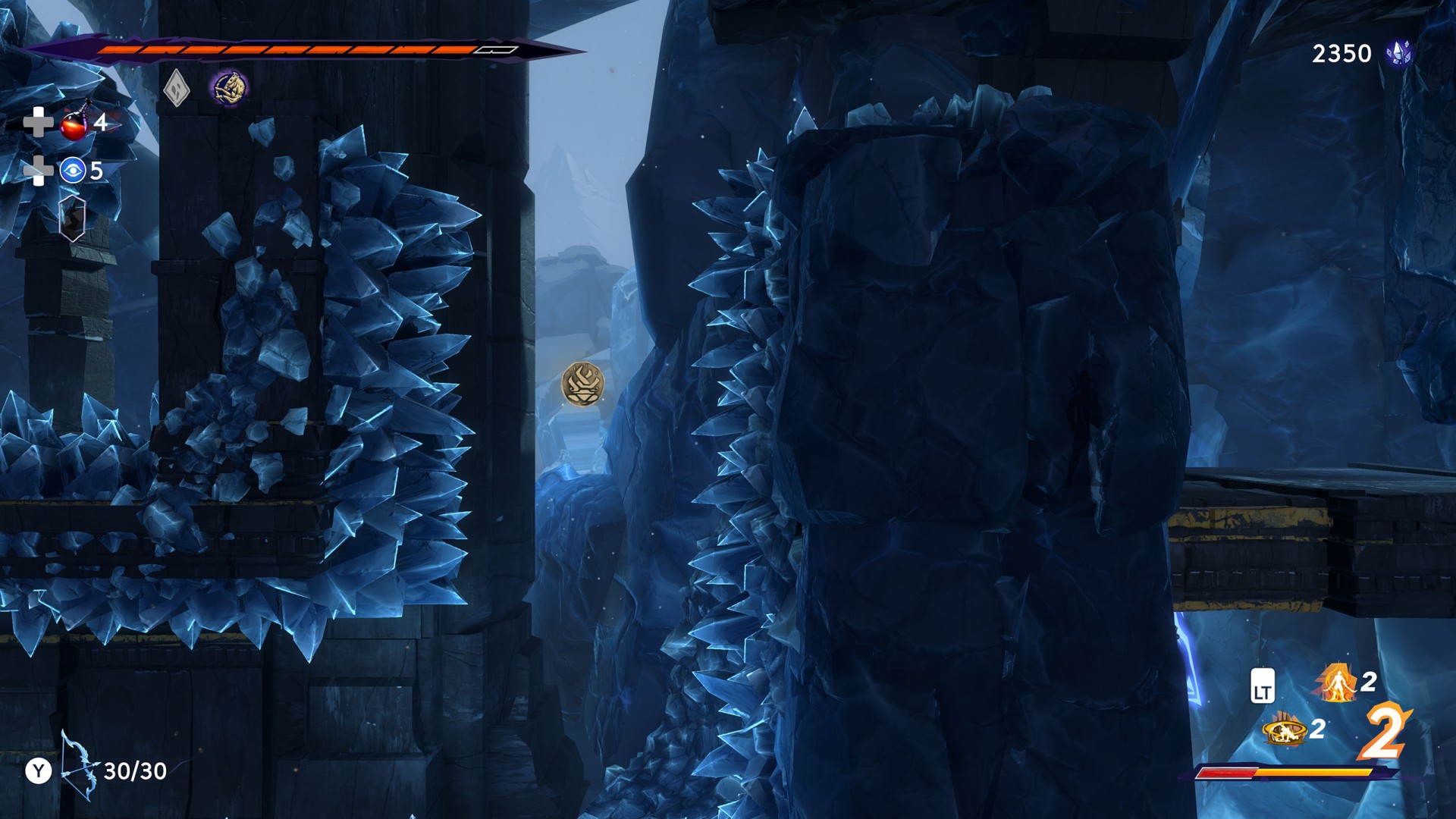Select the gold horse amulet medallion
1456x819 pixels.
click(x=228, y=88)
